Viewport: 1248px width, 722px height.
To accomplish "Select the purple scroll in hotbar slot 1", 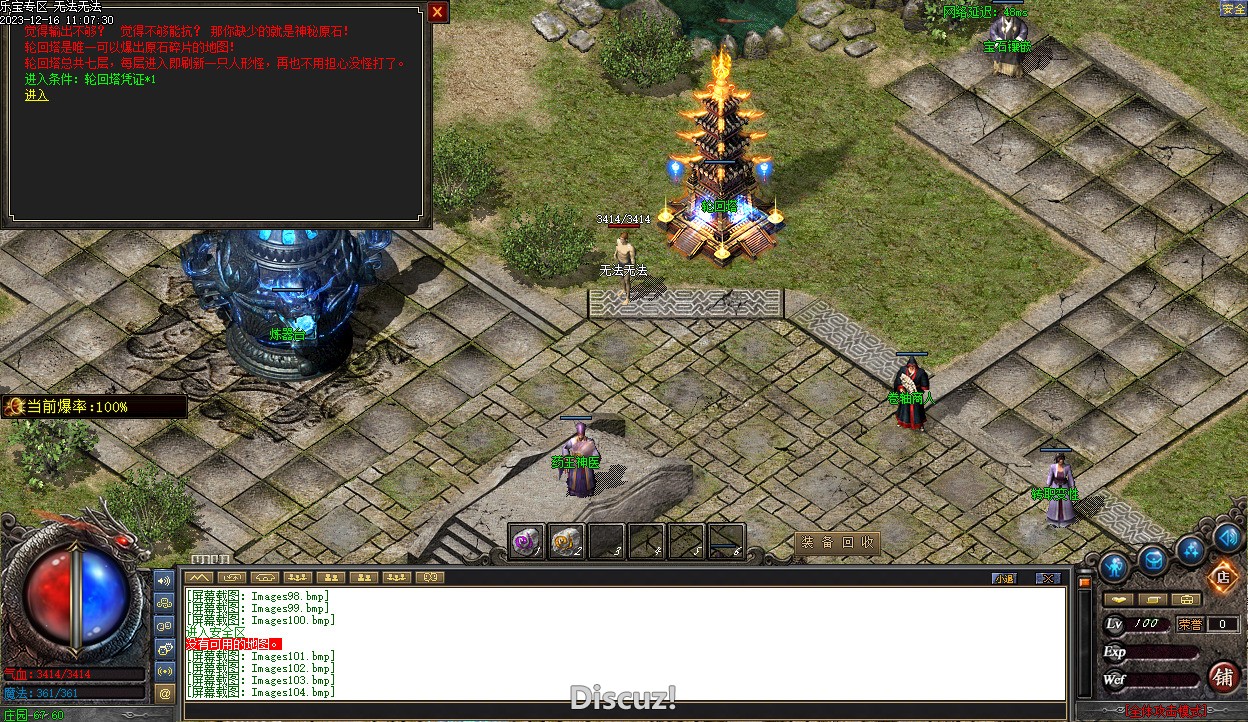I will tap(526, 541).
